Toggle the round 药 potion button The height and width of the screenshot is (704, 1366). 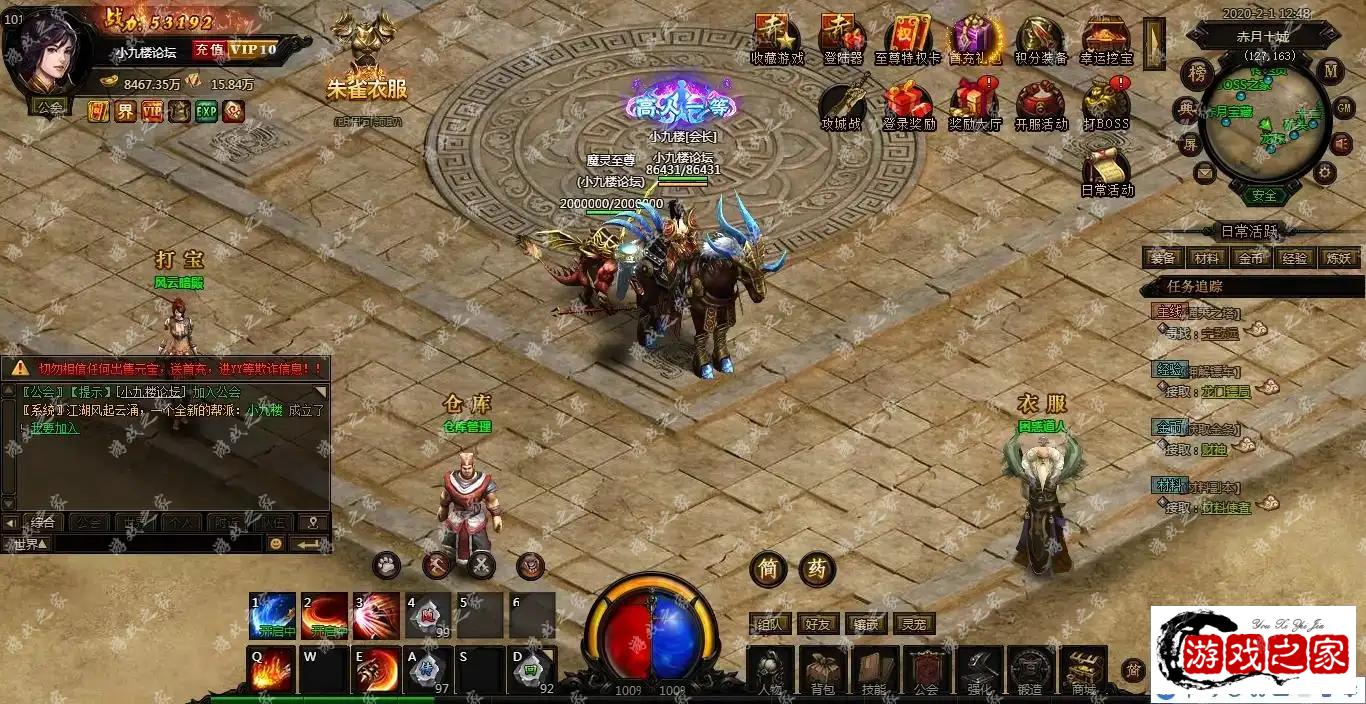(817, 569)
